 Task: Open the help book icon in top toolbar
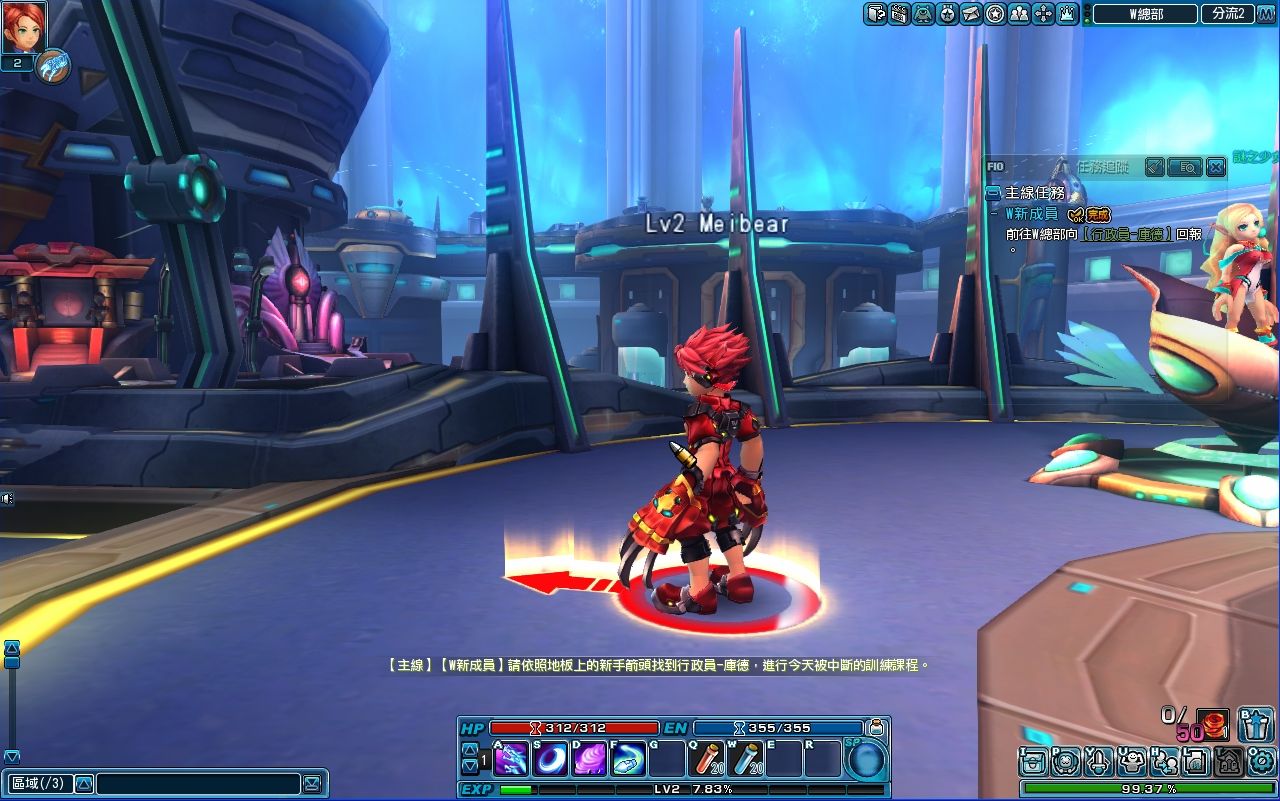(875, 13)
